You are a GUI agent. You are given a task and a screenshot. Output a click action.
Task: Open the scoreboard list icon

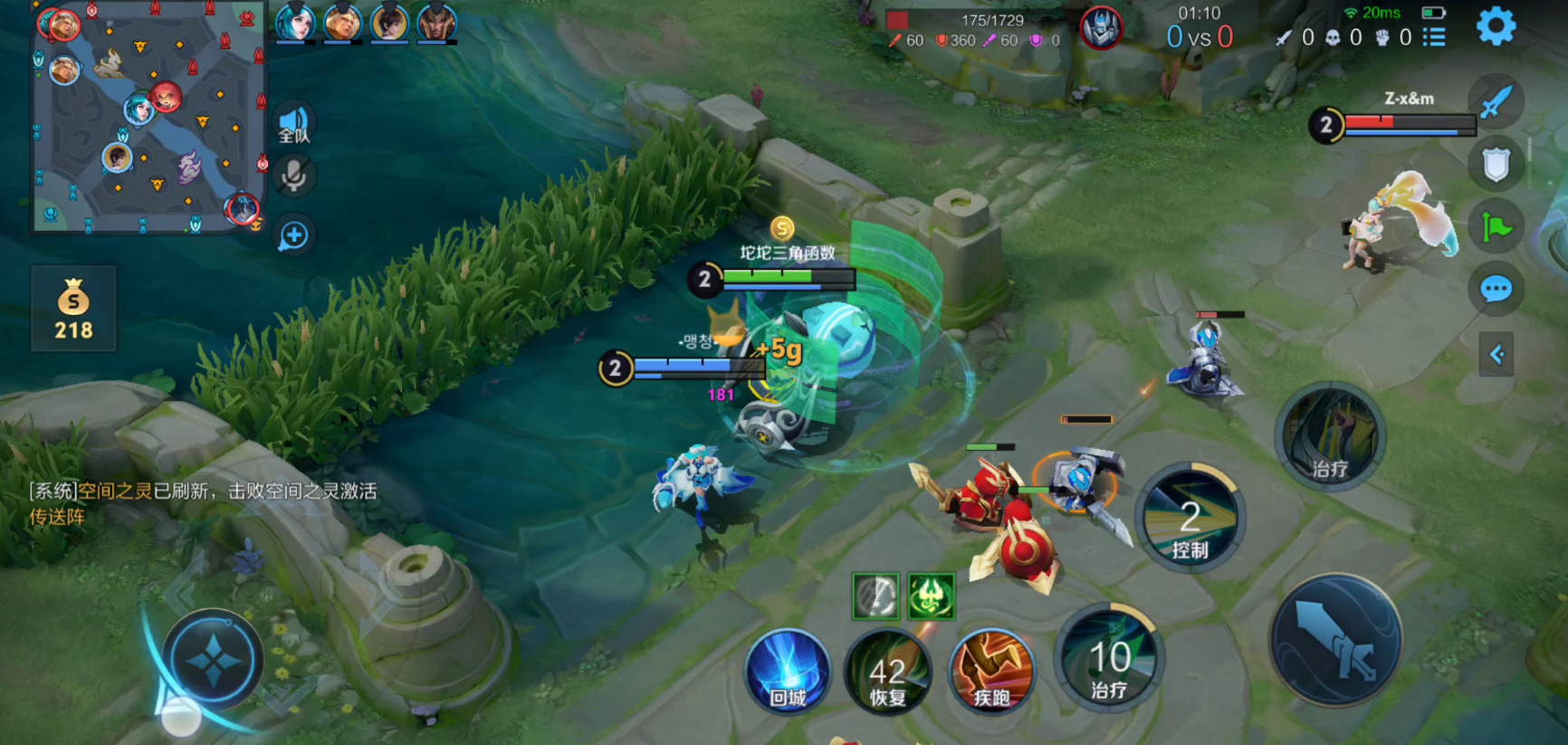coord(1434,37)
